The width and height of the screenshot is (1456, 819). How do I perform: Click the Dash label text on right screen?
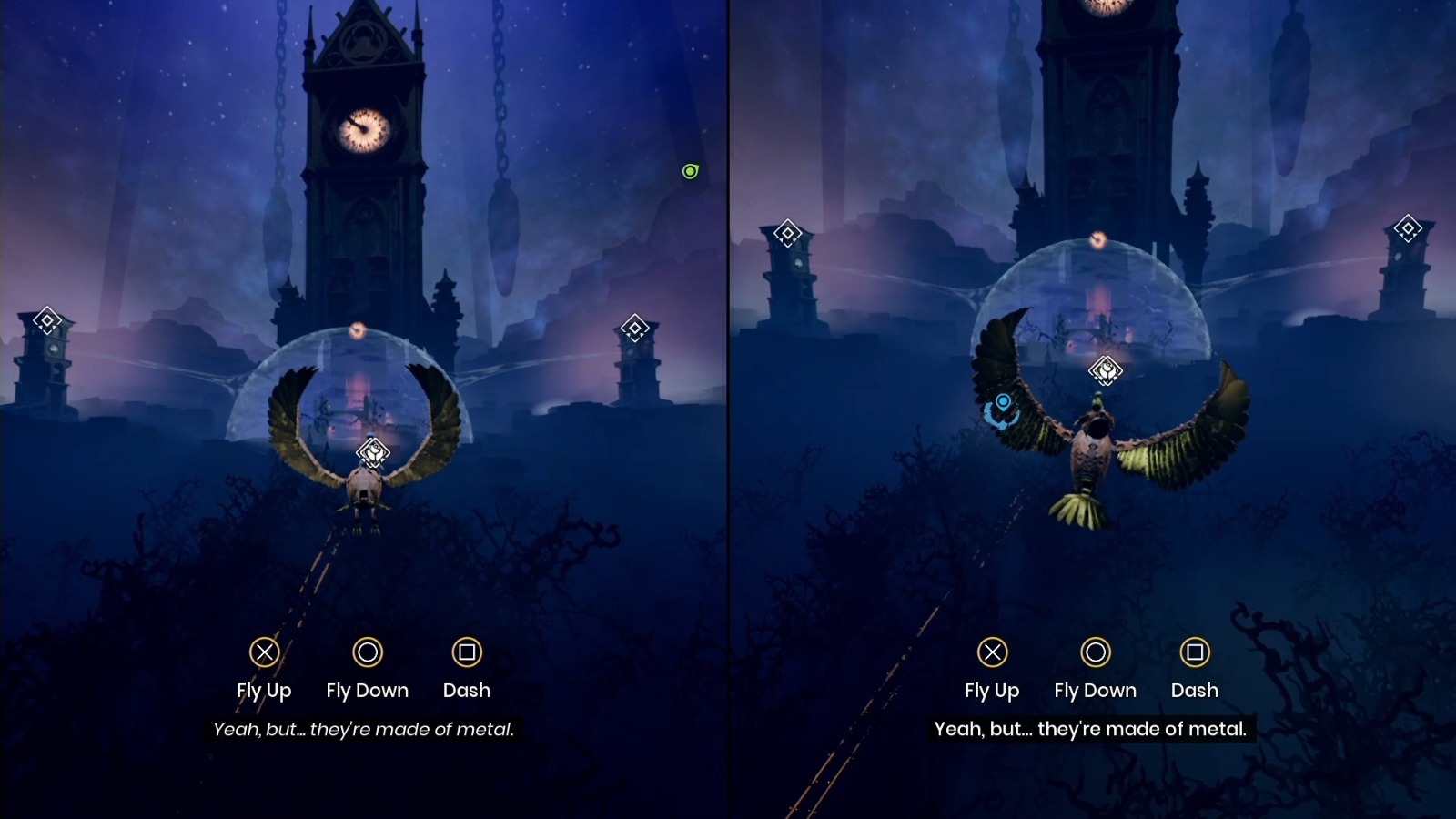click(1195, 690)
